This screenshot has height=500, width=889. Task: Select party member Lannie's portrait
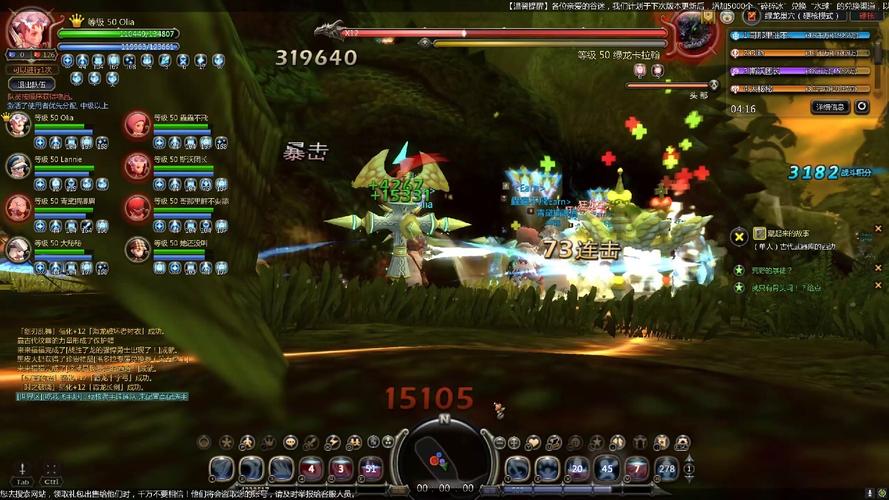click(x=18, y=166)
